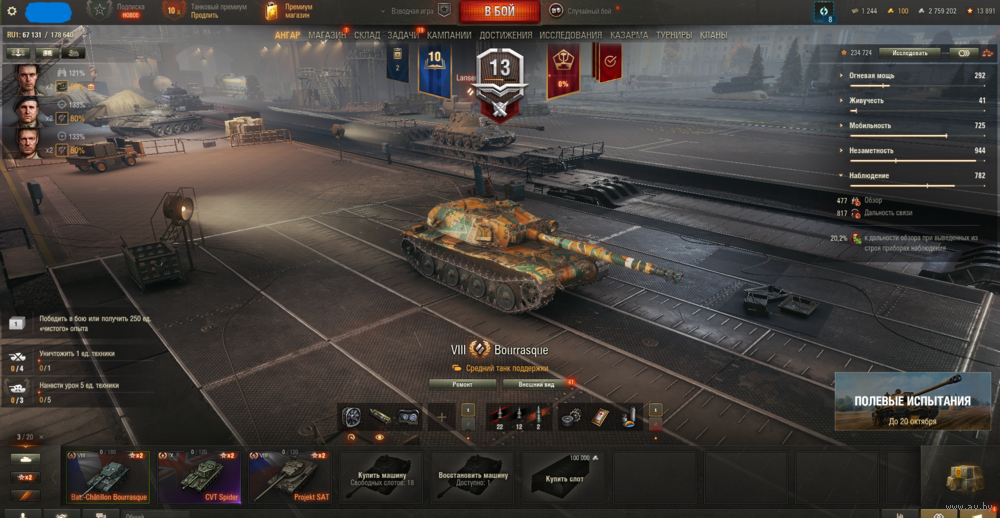Go to the Кампании tab
This screenshot has height=518, width=1000.
[450, 35]
